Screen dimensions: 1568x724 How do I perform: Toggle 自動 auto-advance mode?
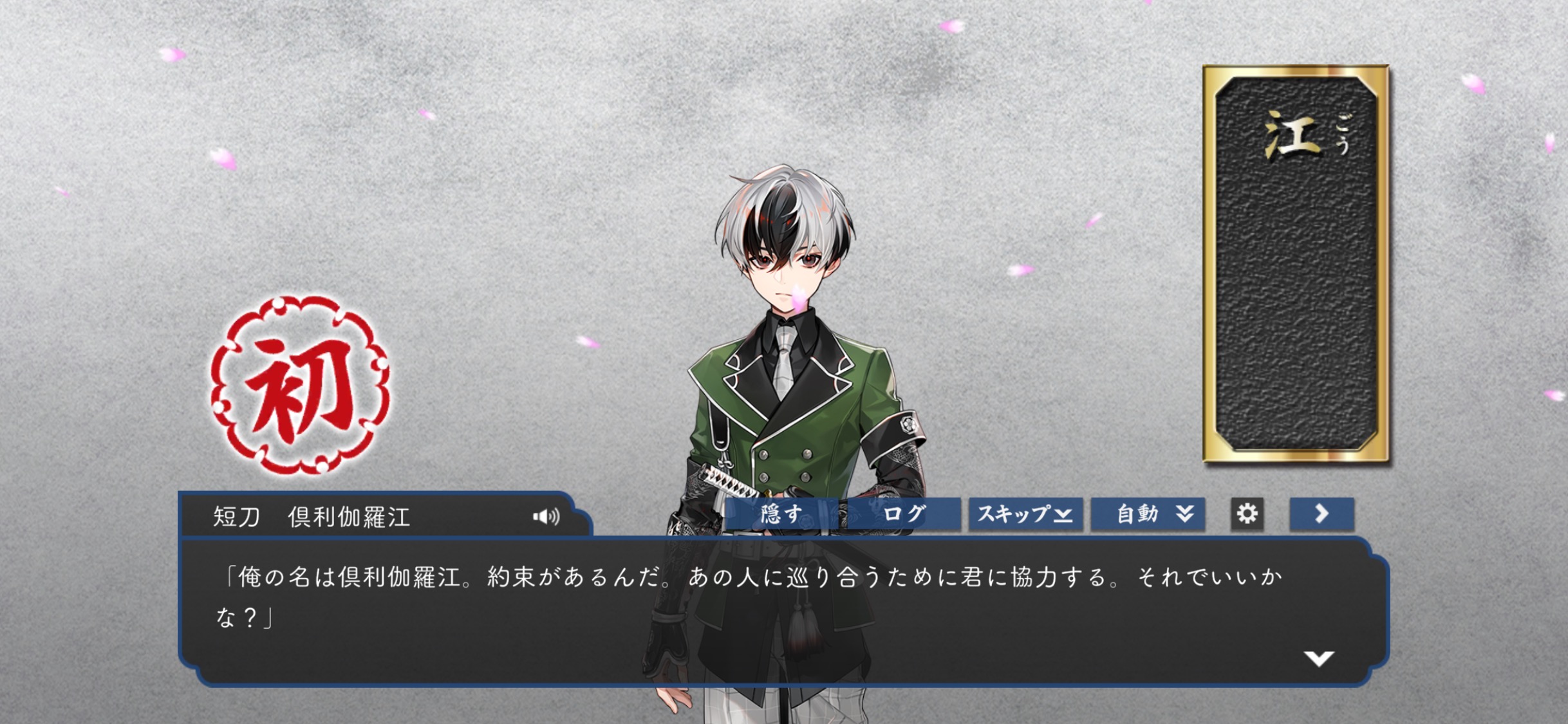(x=1148, y=514)
